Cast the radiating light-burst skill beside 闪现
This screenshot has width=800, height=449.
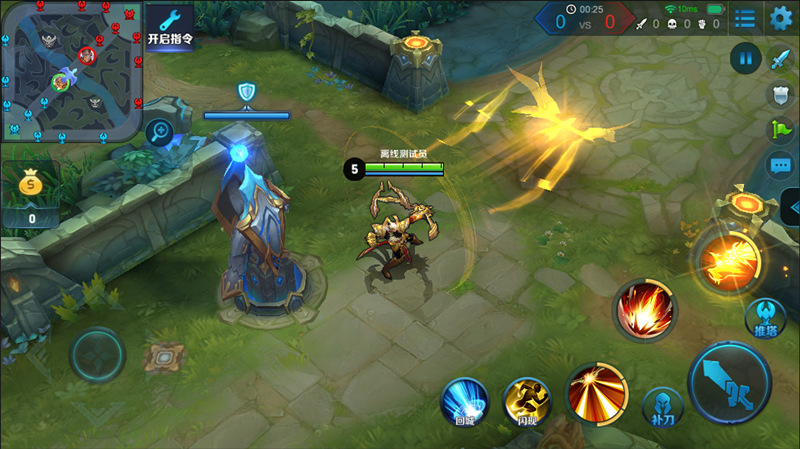coord(596,391)
